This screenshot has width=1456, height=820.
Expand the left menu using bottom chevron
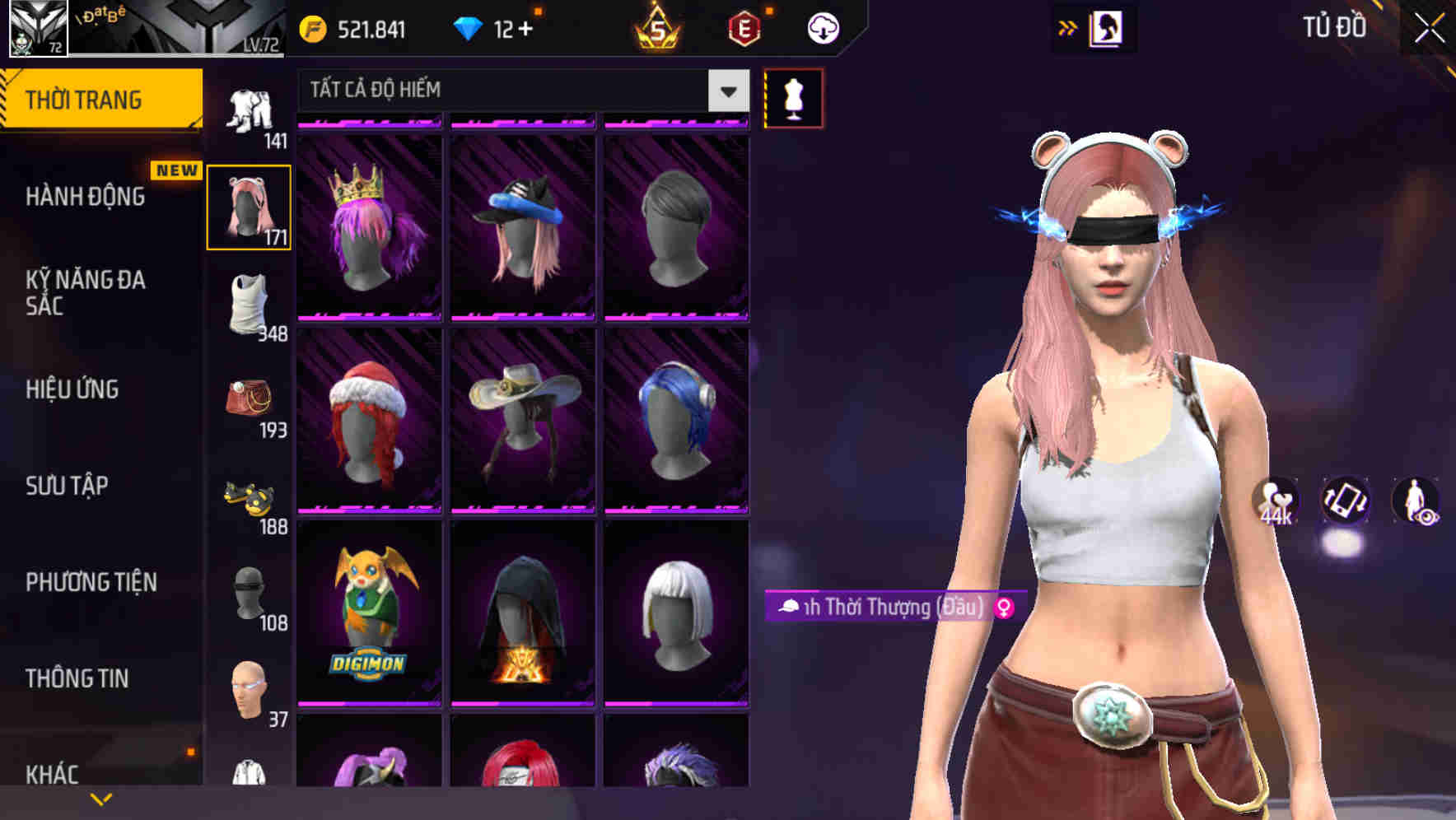[x=101, y=800]
